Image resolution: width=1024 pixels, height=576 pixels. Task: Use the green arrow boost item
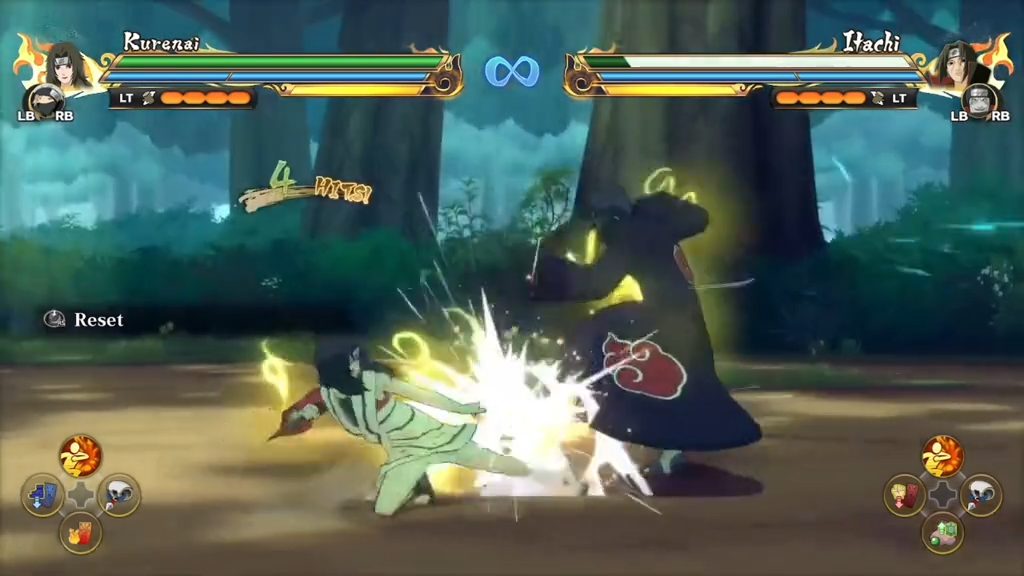pyautogui.click(x=943, y=533)
